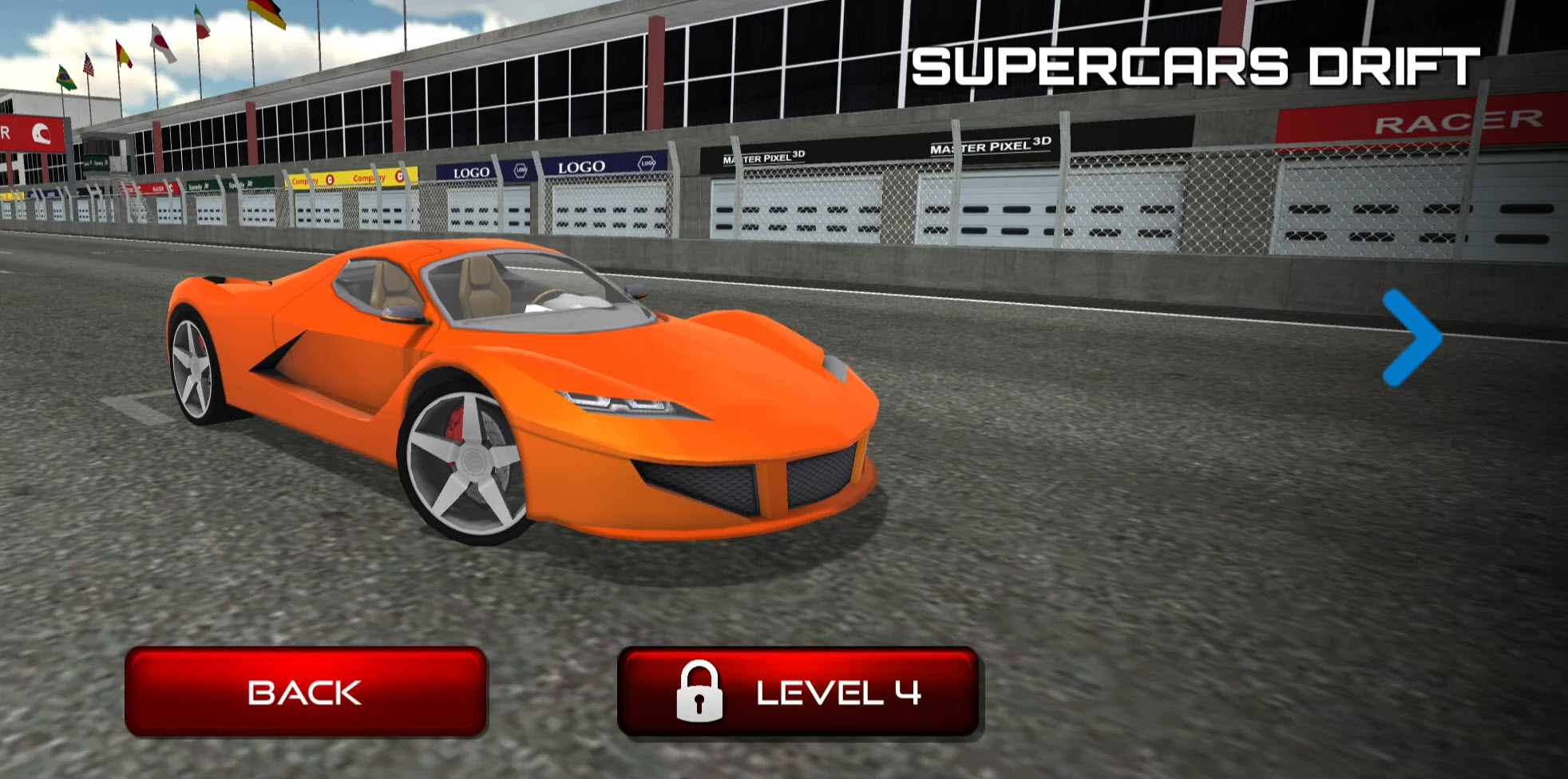Tap the yellow Company banner

click(x=345, y=176)
